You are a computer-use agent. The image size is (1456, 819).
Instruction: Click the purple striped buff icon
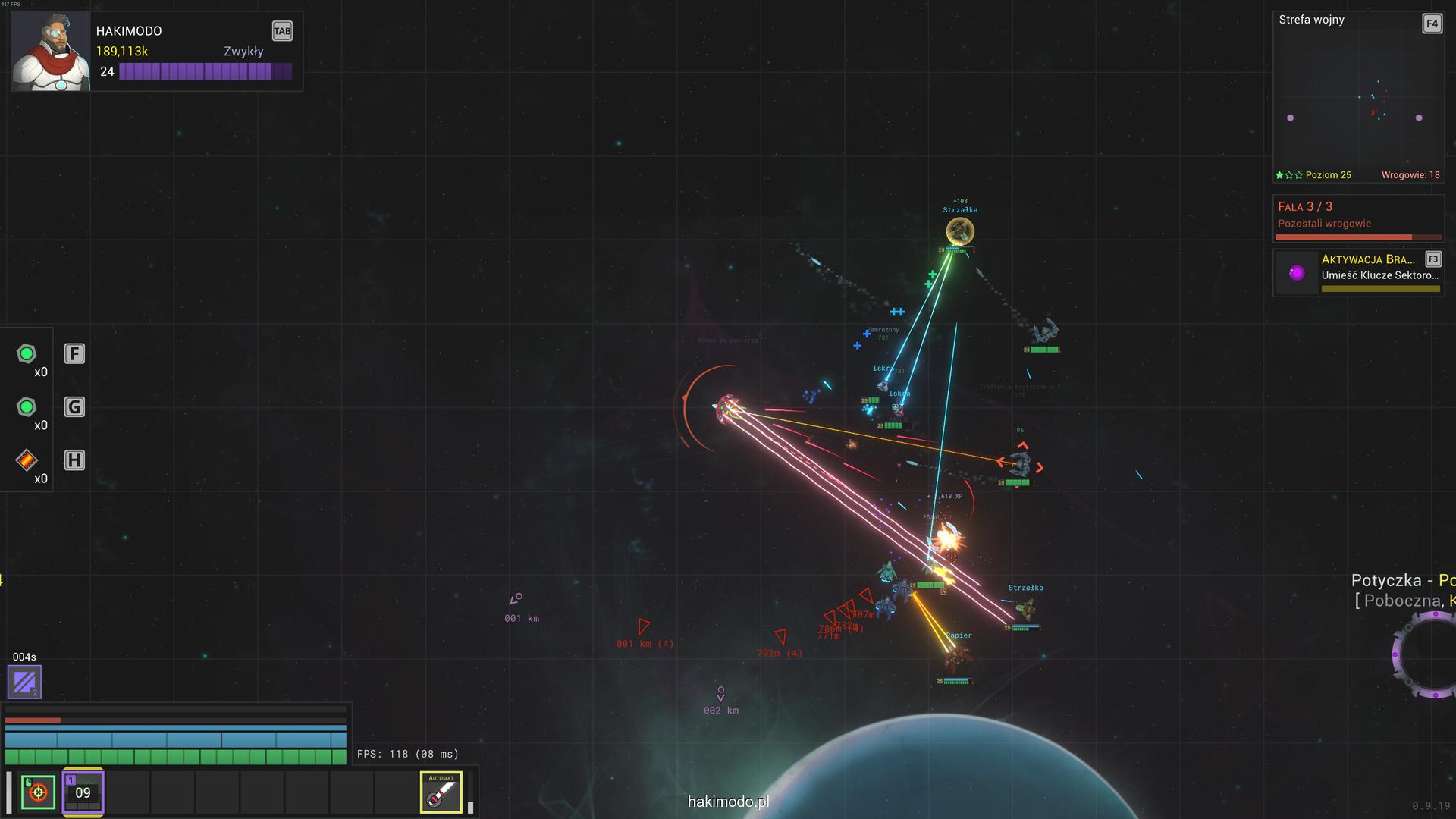(24, 682)
